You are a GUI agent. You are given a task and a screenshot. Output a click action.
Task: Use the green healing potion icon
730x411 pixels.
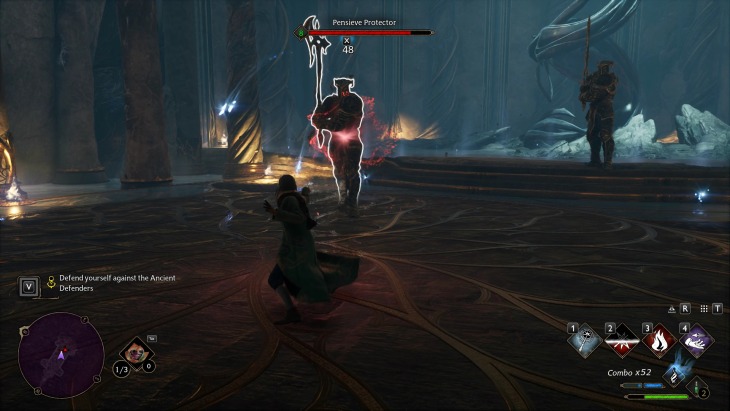click(x=696, y=387)
